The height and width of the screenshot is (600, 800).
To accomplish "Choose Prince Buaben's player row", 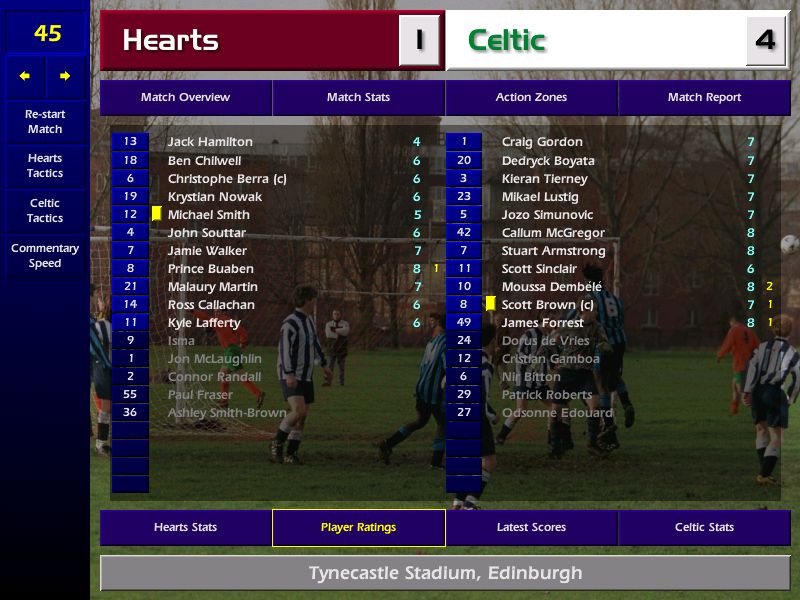I will (210, 269).
